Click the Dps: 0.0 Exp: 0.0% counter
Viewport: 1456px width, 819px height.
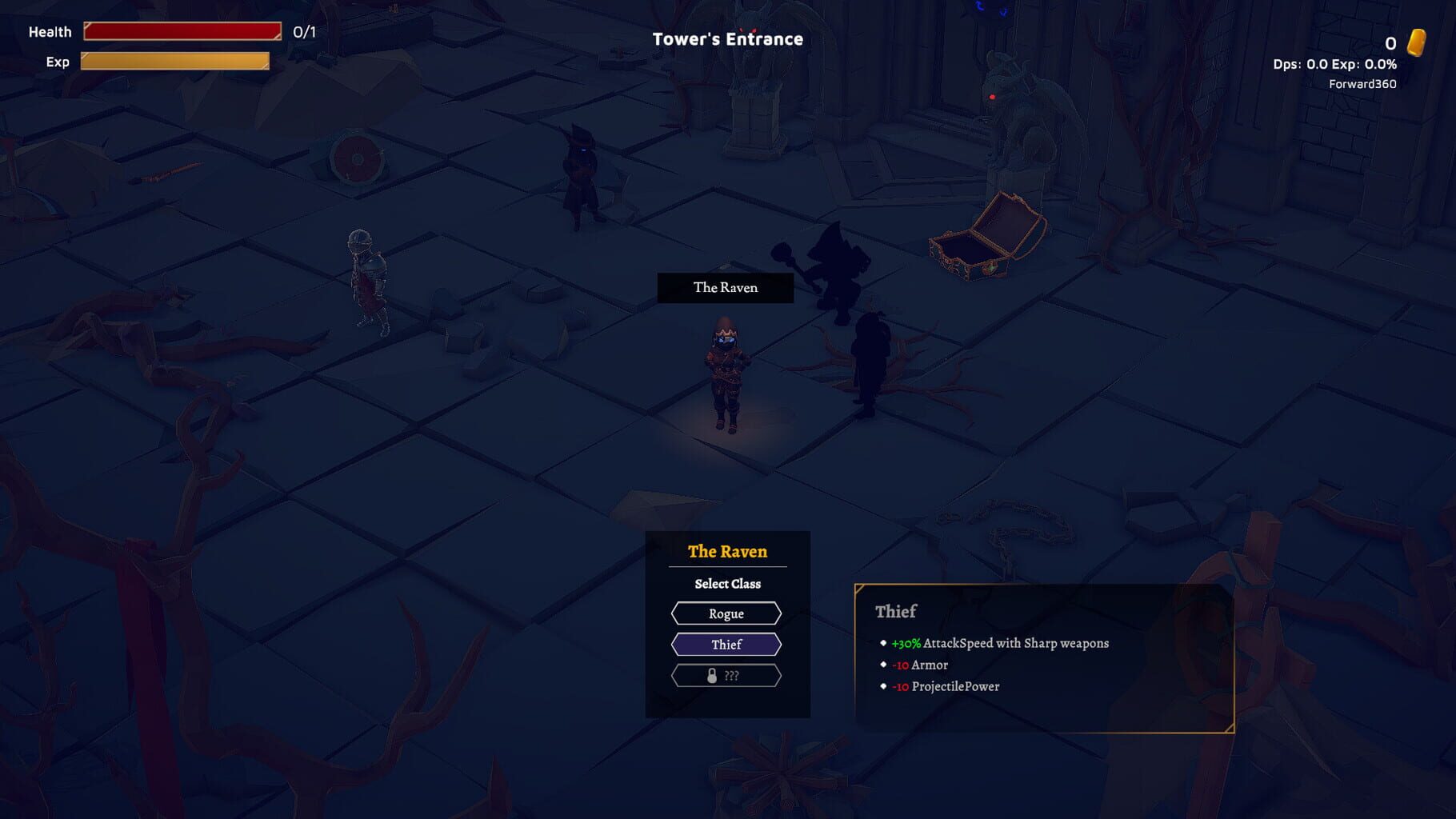point(1334,62)
